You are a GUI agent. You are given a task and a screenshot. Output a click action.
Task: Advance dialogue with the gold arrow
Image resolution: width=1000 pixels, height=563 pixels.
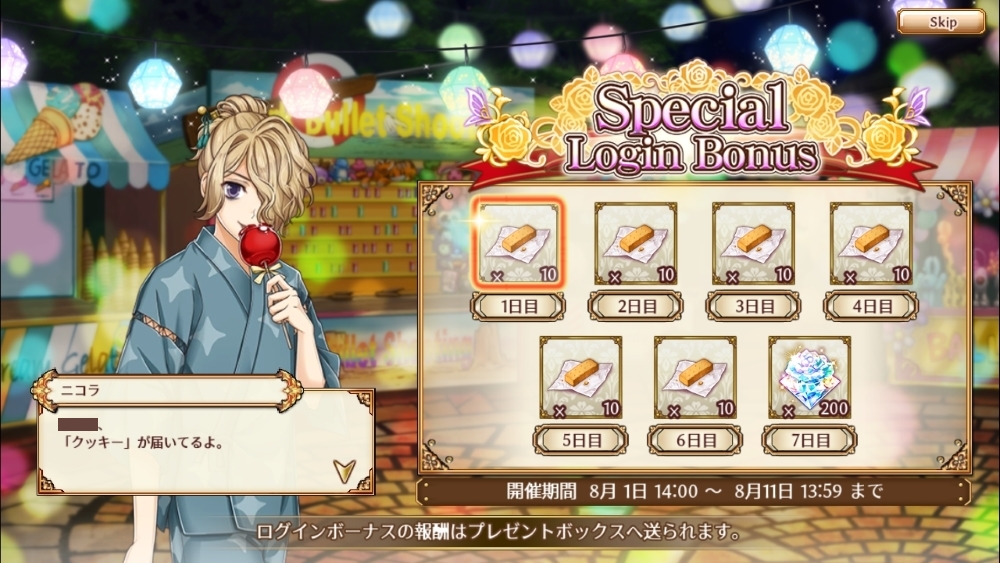pyautogui.click(x=343, y=470)
